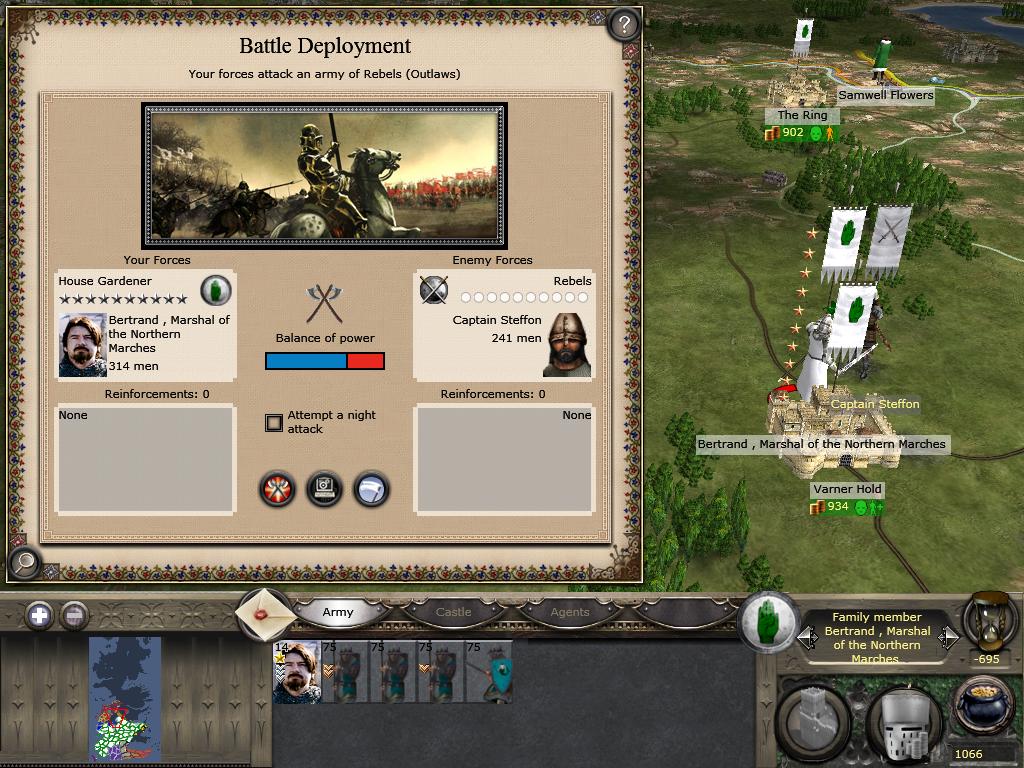Click the magnifying glass on the deployment scroll
The width and height of the screenshot is (1024, 768).
click(x=24, y=564)
